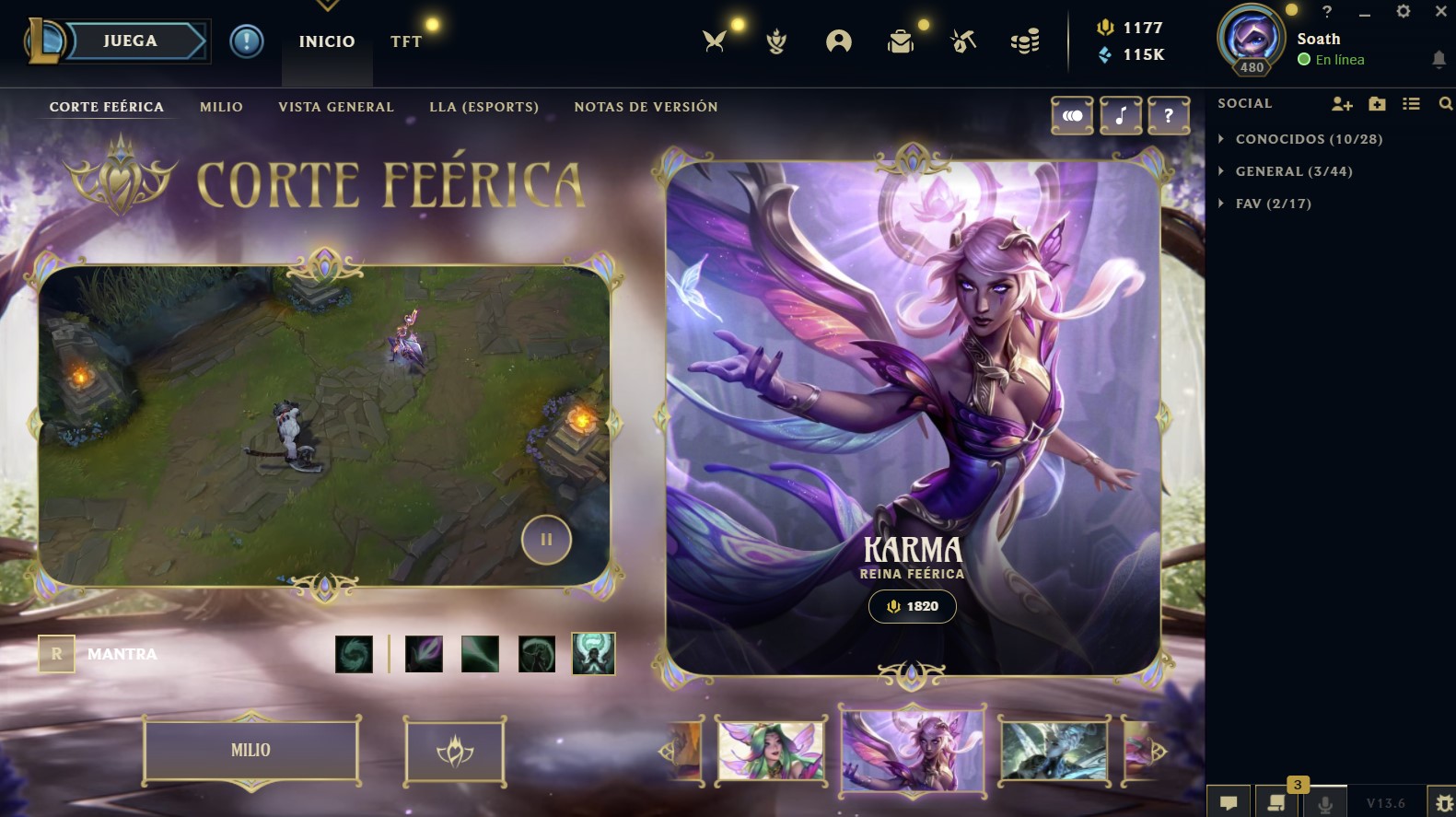Pause the Corte Feérica trailer
This screenshot has width=1456, height=817.
pos(546,540)
